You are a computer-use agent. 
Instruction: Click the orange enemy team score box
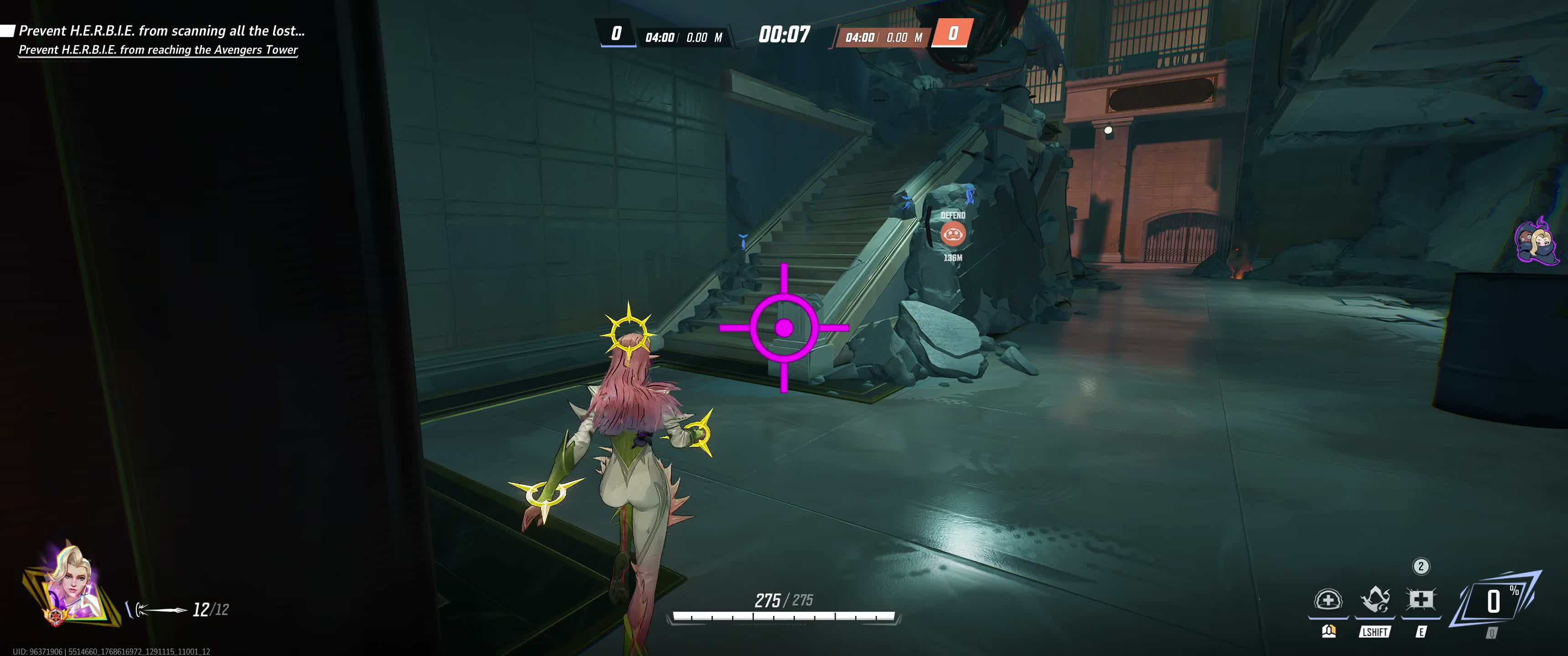coord(953,33)
